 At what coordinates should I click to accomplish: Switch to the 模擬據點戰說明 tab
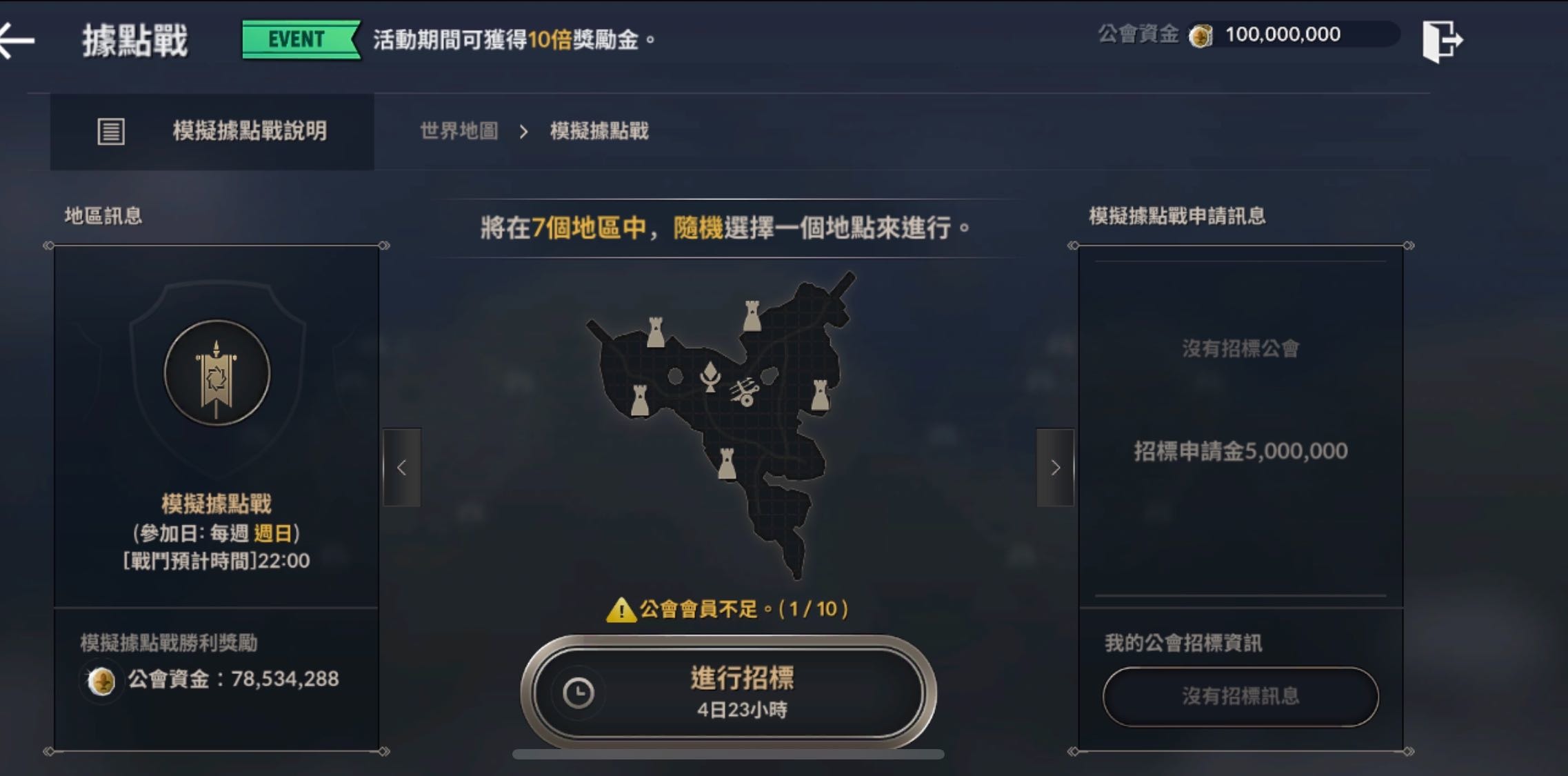[248, 131]
